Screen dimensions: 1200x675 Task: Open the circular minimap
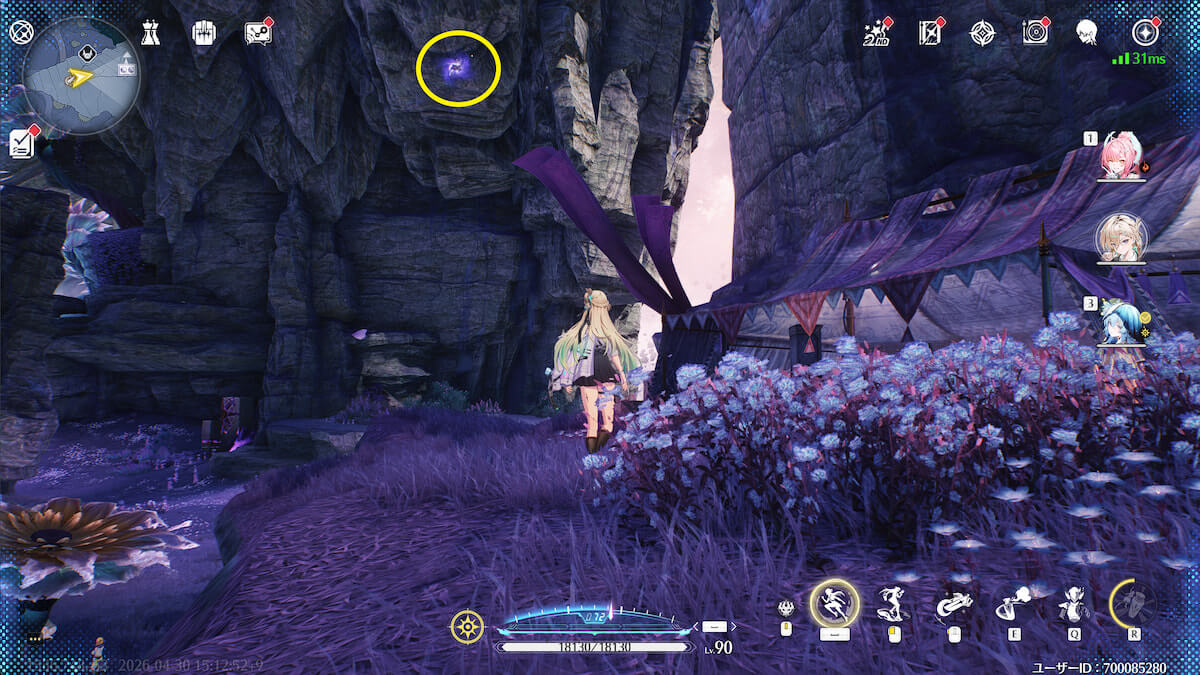pos(80,75)
